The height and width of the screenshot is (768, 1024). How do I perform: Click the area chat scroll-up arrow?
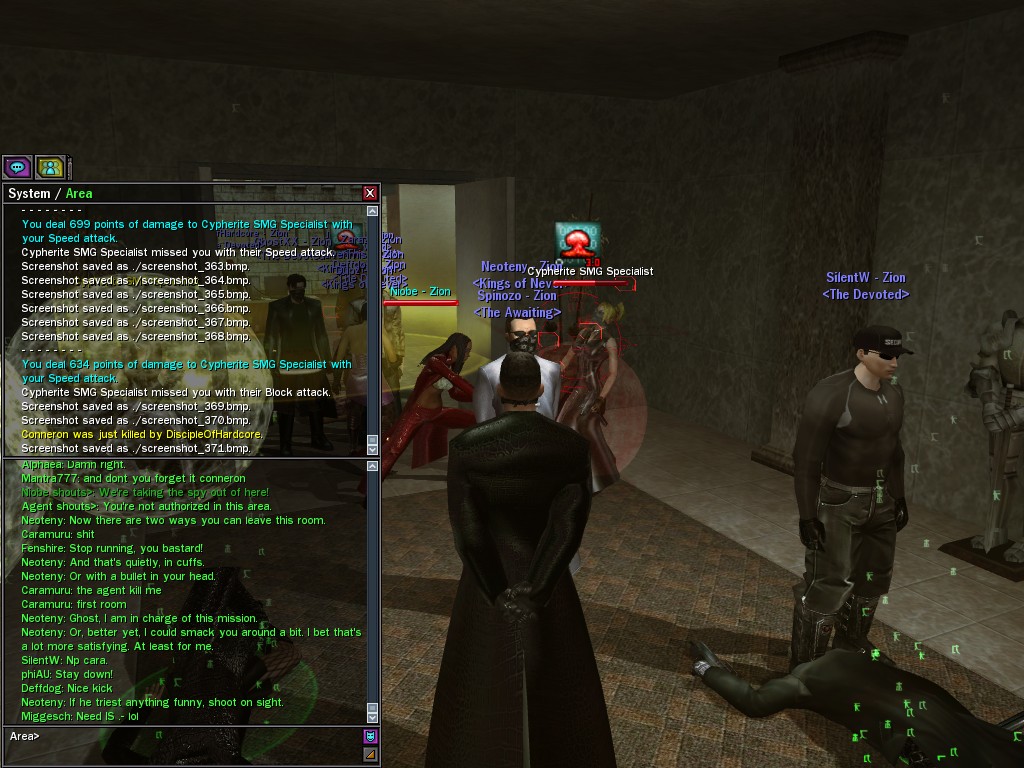pos(373,466)
